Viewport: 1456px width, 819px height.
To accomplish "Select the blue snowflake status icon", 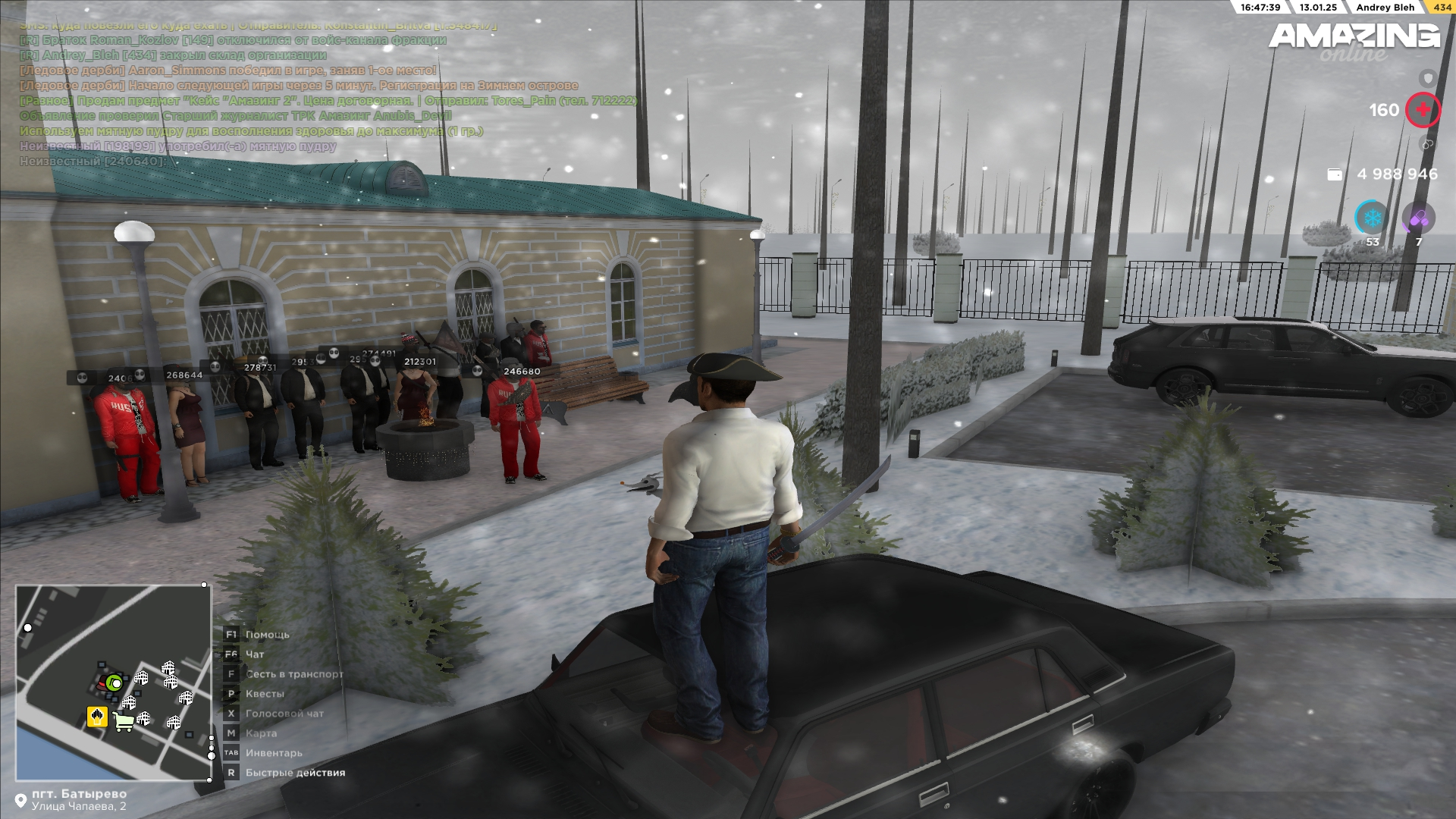I will 1371,219.
